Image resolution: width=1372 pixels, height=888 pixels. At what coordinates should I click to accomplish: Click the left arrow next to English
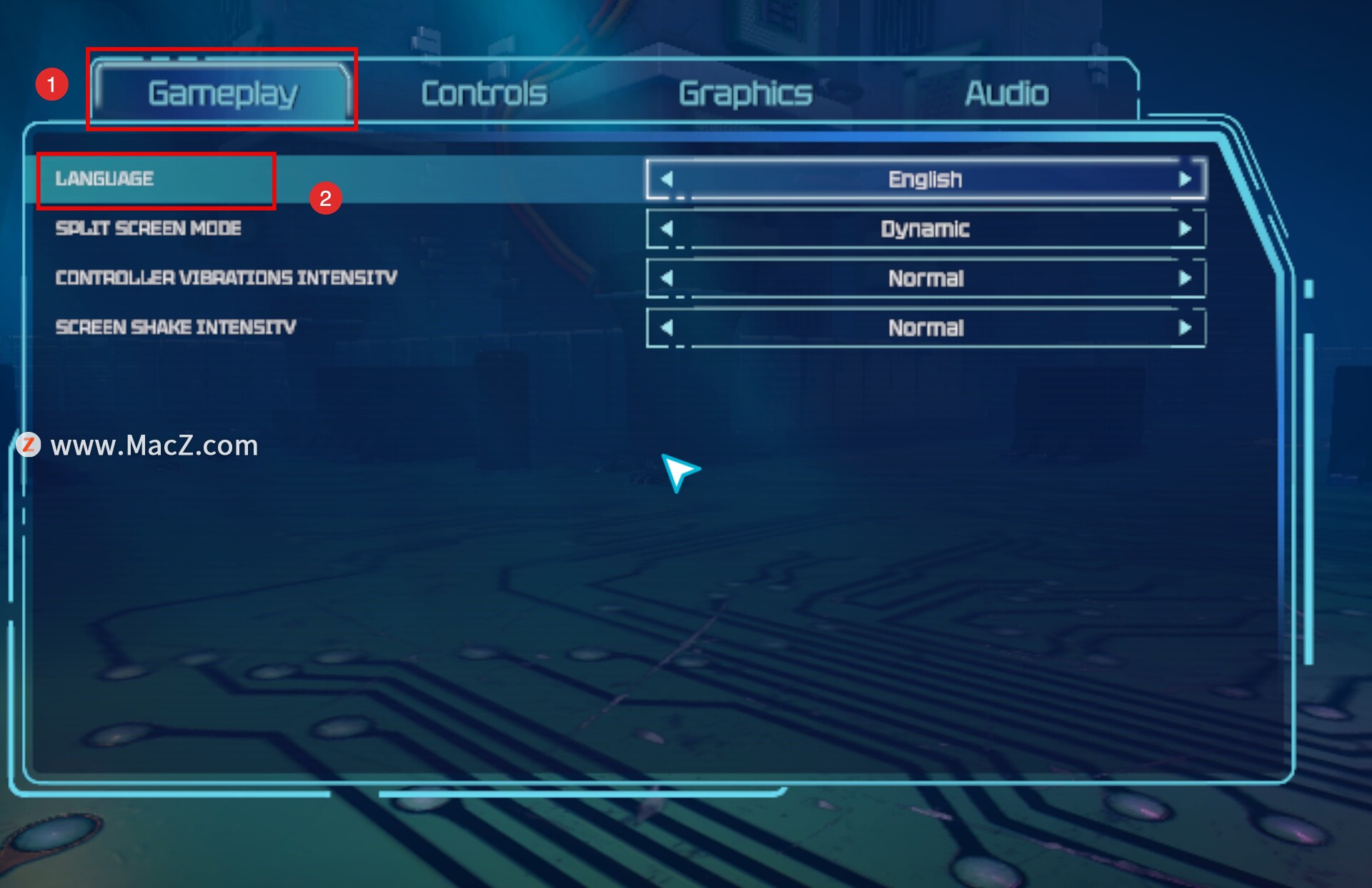coord(667,179)
